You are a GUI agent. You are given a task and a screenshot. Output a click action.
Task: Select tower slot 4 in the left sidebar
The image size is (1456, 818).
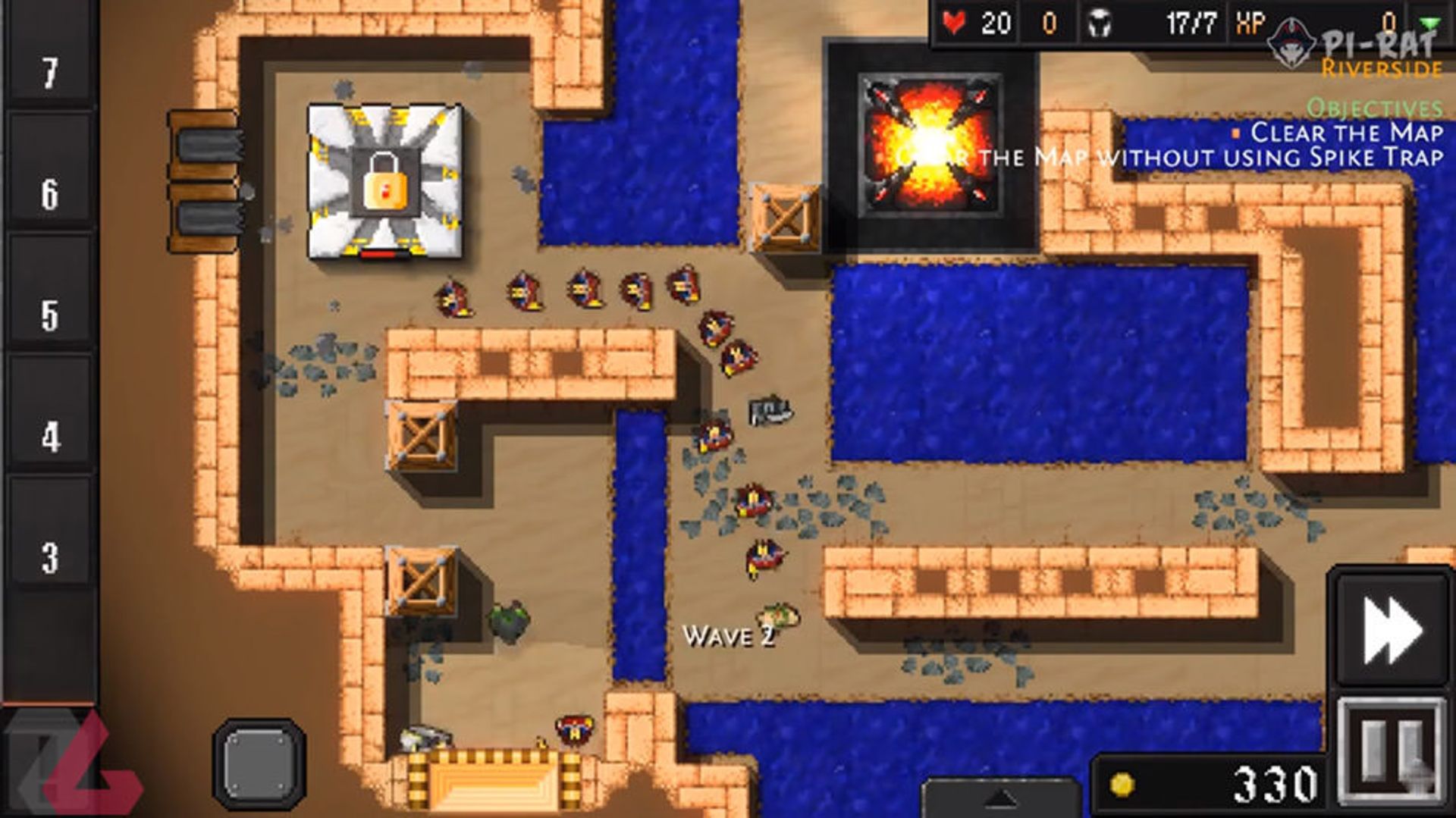click(x=49, y=432)
